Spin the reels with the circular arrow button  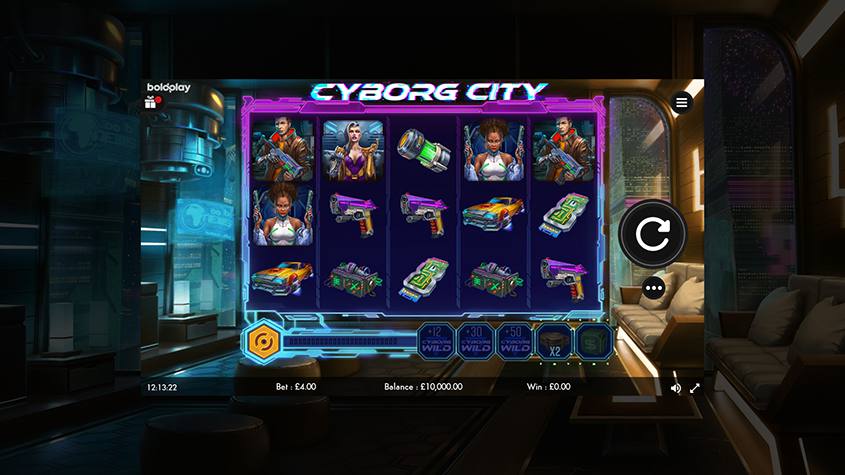[653, 236]
